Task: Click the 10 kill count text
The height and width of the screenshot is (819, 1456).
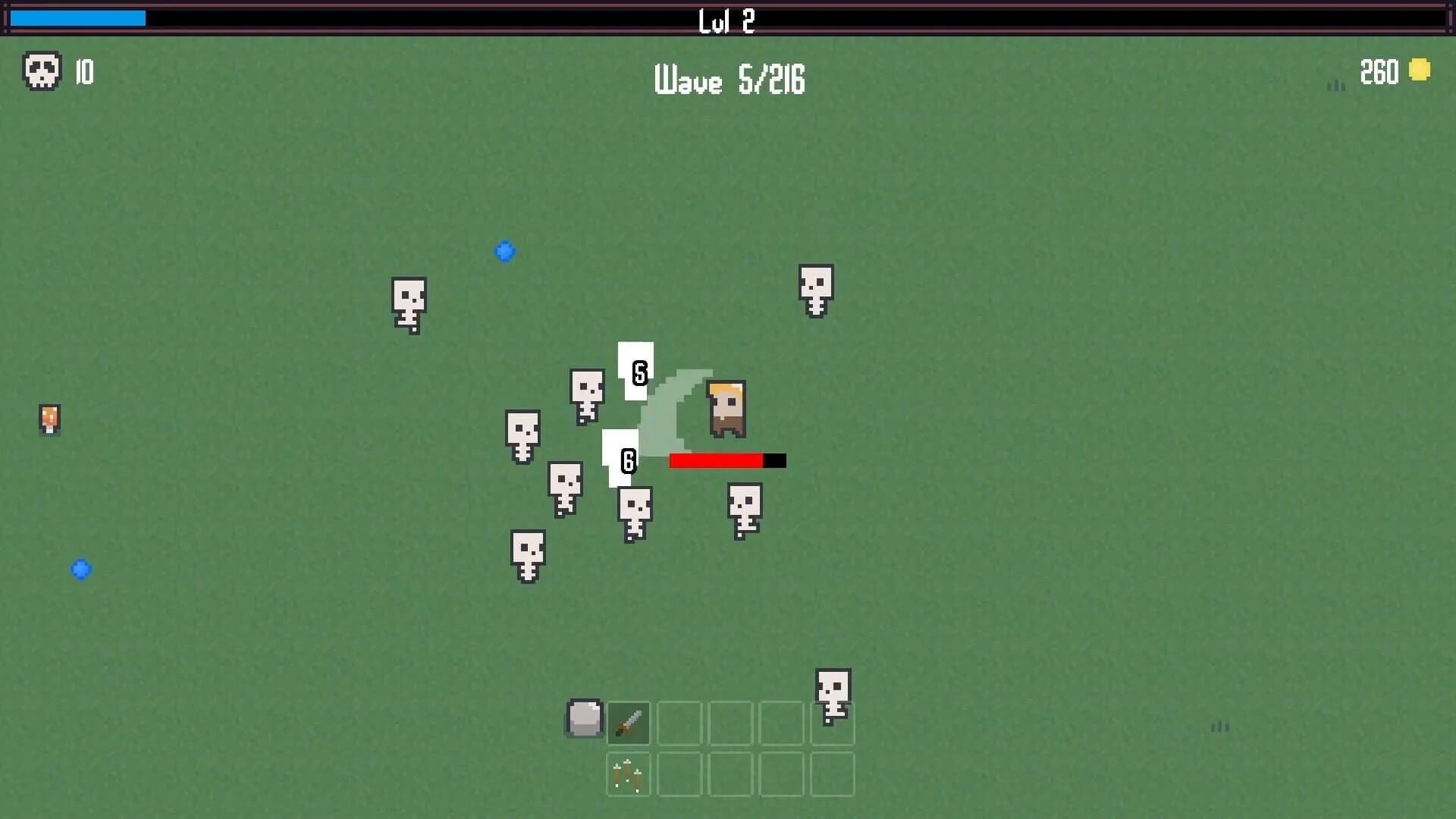Action: pos(83,72)
